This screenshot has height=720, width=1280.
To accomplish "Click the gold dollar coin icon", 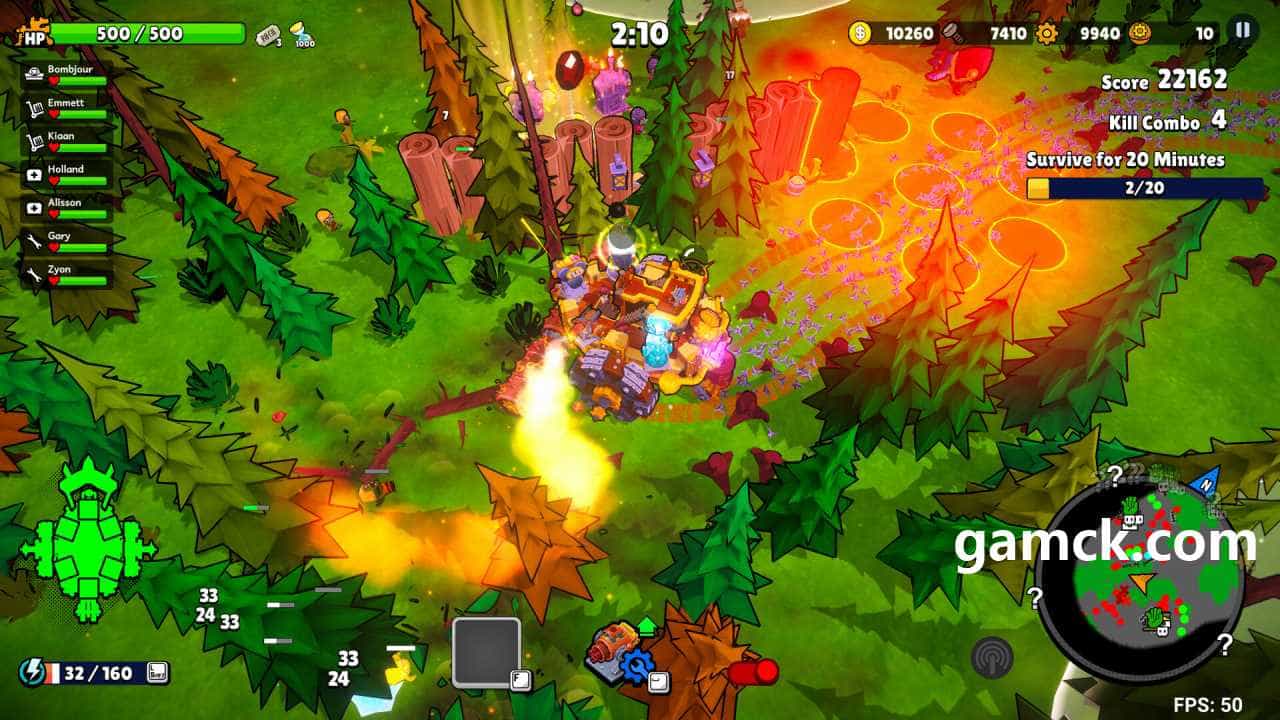I will pyautogui.click(x=860, y=33).
